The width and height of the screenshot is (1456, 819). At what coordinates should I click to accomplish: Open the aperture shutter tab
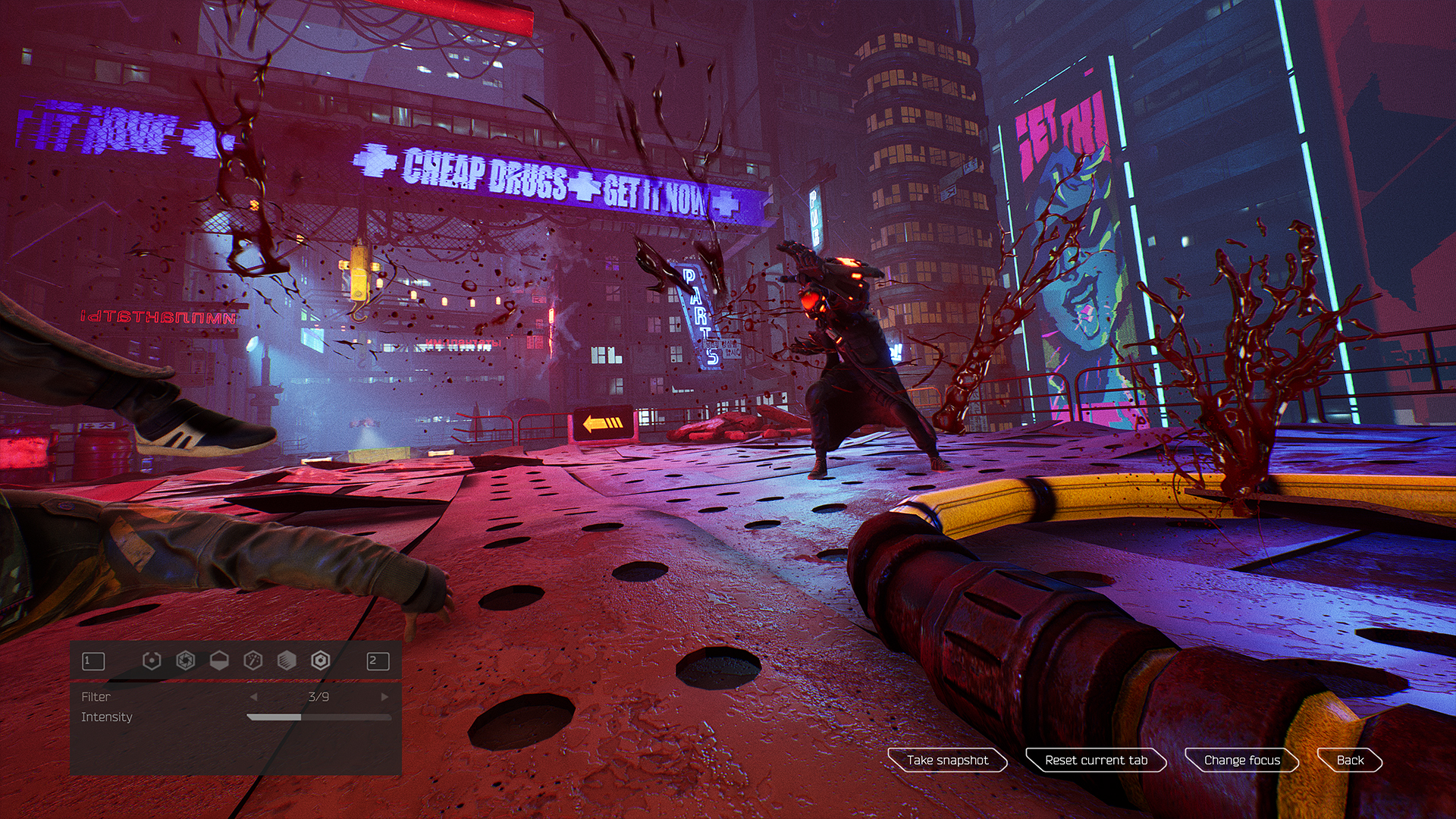tap(185, 661)
